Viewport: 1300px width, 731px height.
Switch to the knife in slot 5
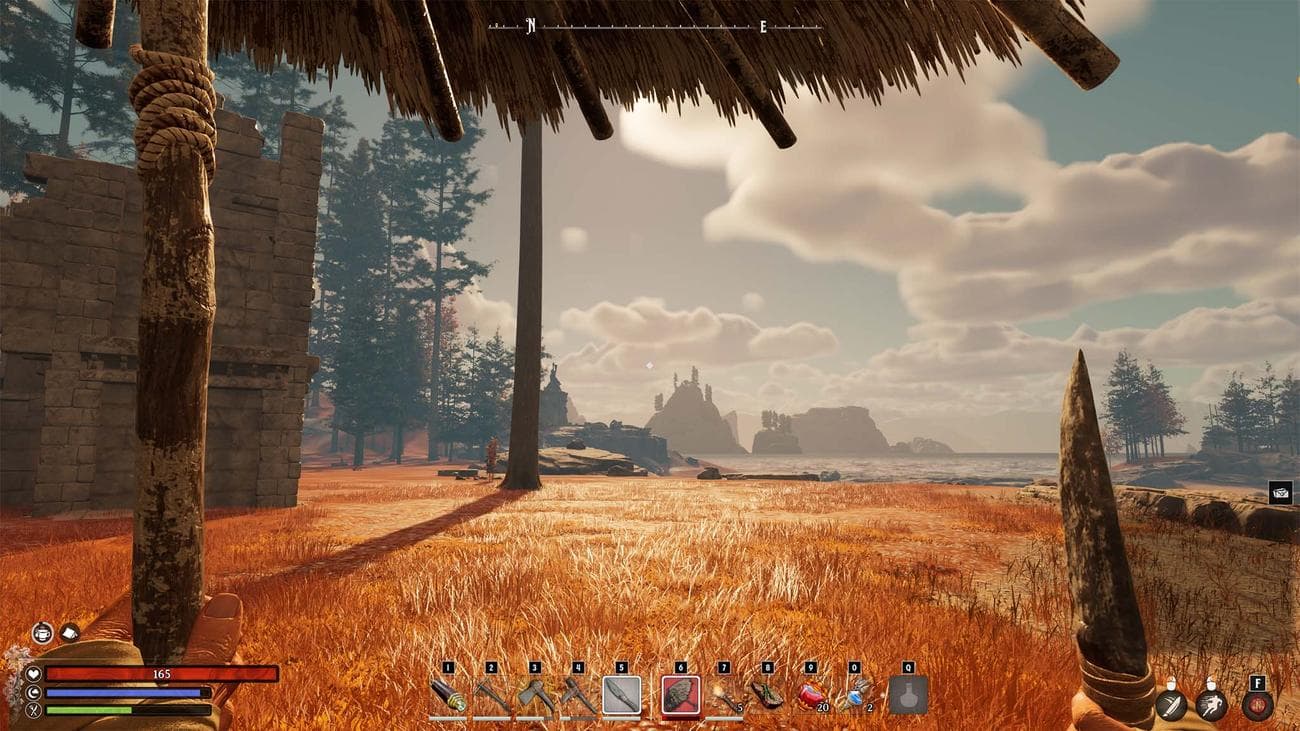click(x=622, y=695)
